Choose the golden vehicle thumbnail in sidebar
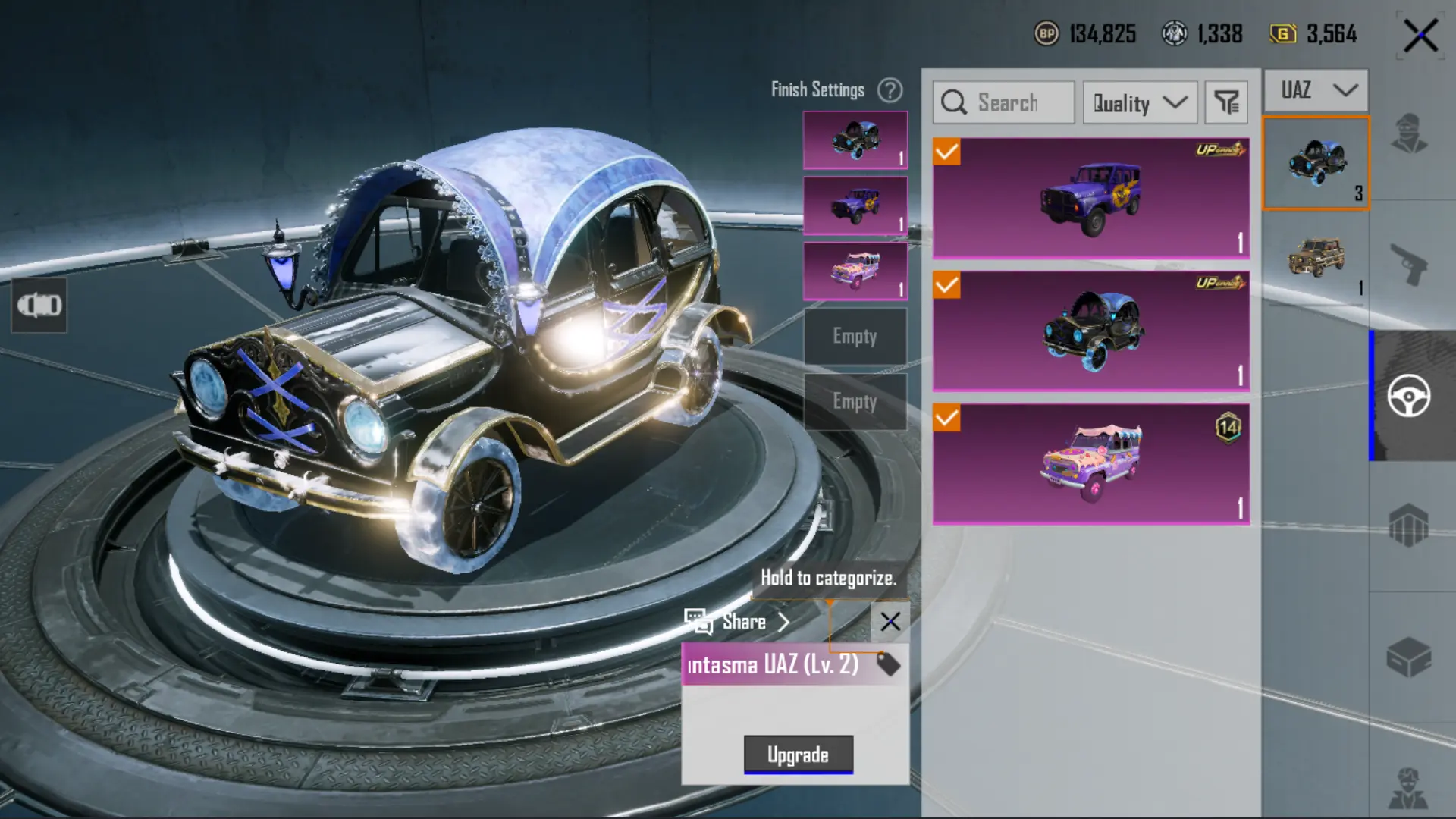Viewport: 1456px width, 819px height. (1316, 259)
